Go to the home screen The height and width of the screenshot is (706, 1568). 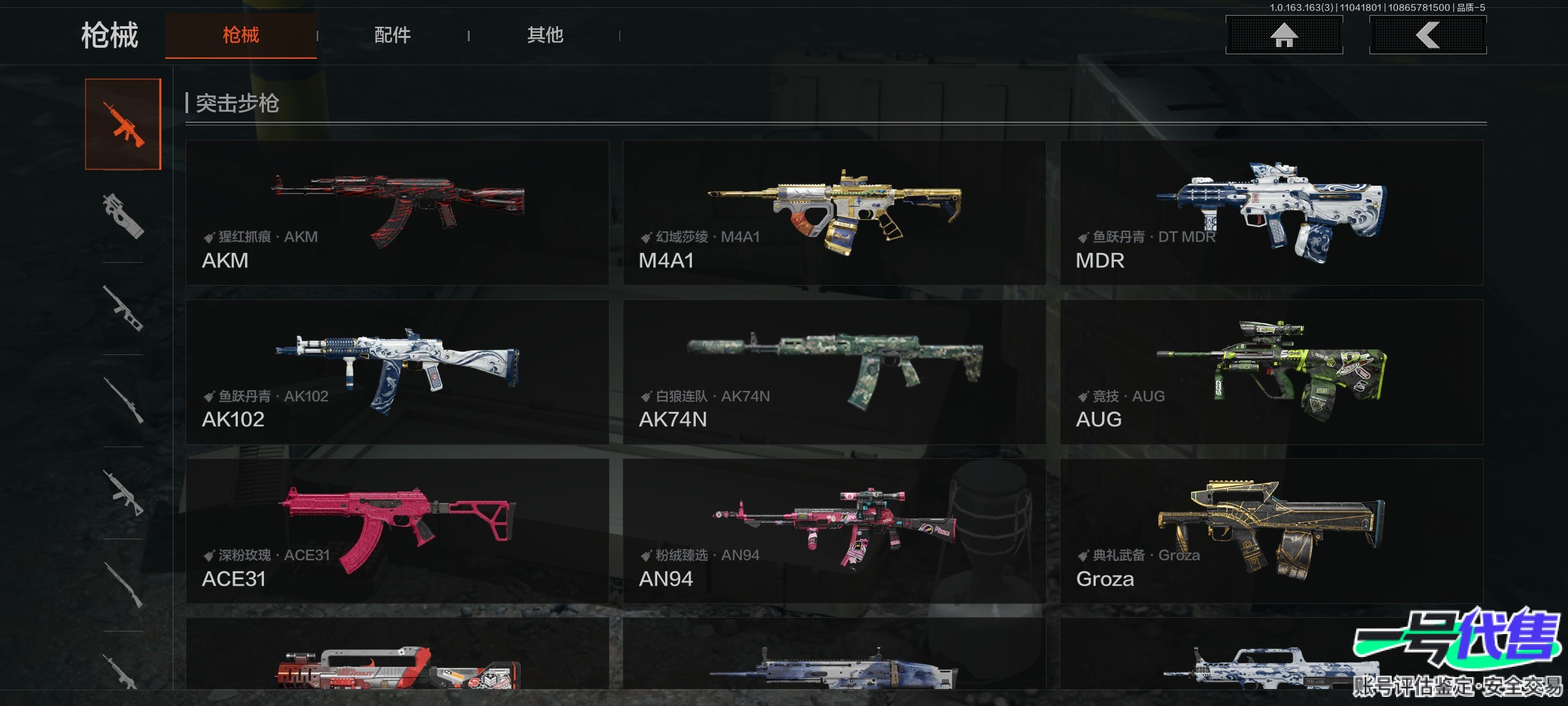click(x=1284, y=35)
